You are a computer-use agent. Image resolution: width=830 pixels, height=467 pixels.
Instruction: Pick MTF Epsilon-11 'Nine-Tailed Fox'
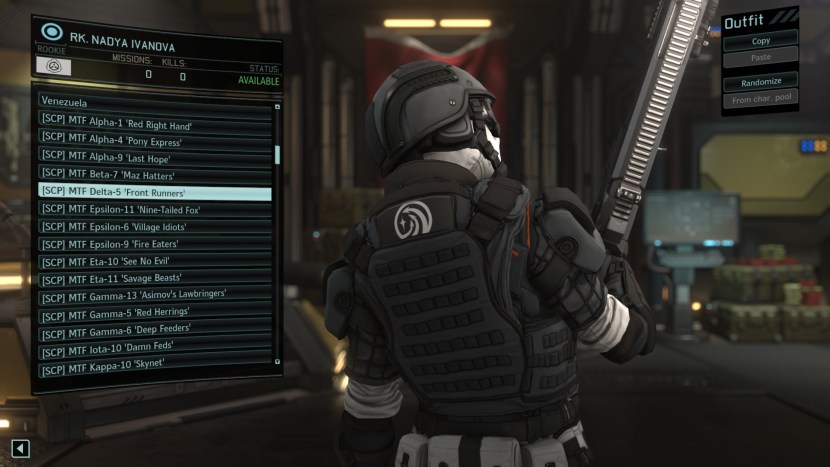(x=154, y=209)
